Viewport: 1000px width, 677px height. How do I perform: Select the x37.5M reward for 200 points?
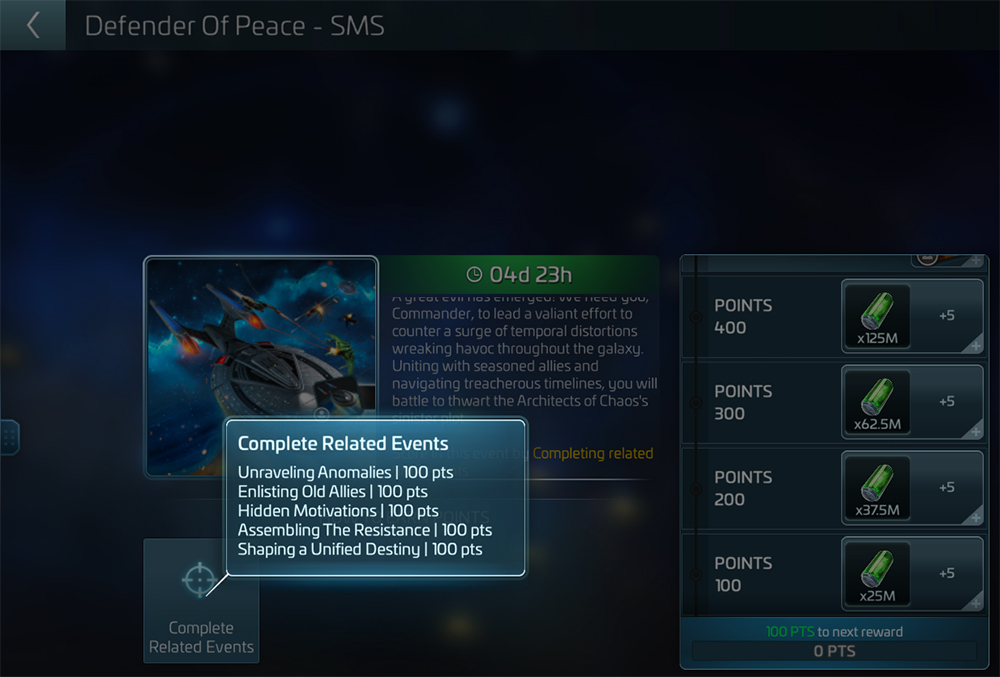pyautogui.click(x=876, y=488)
